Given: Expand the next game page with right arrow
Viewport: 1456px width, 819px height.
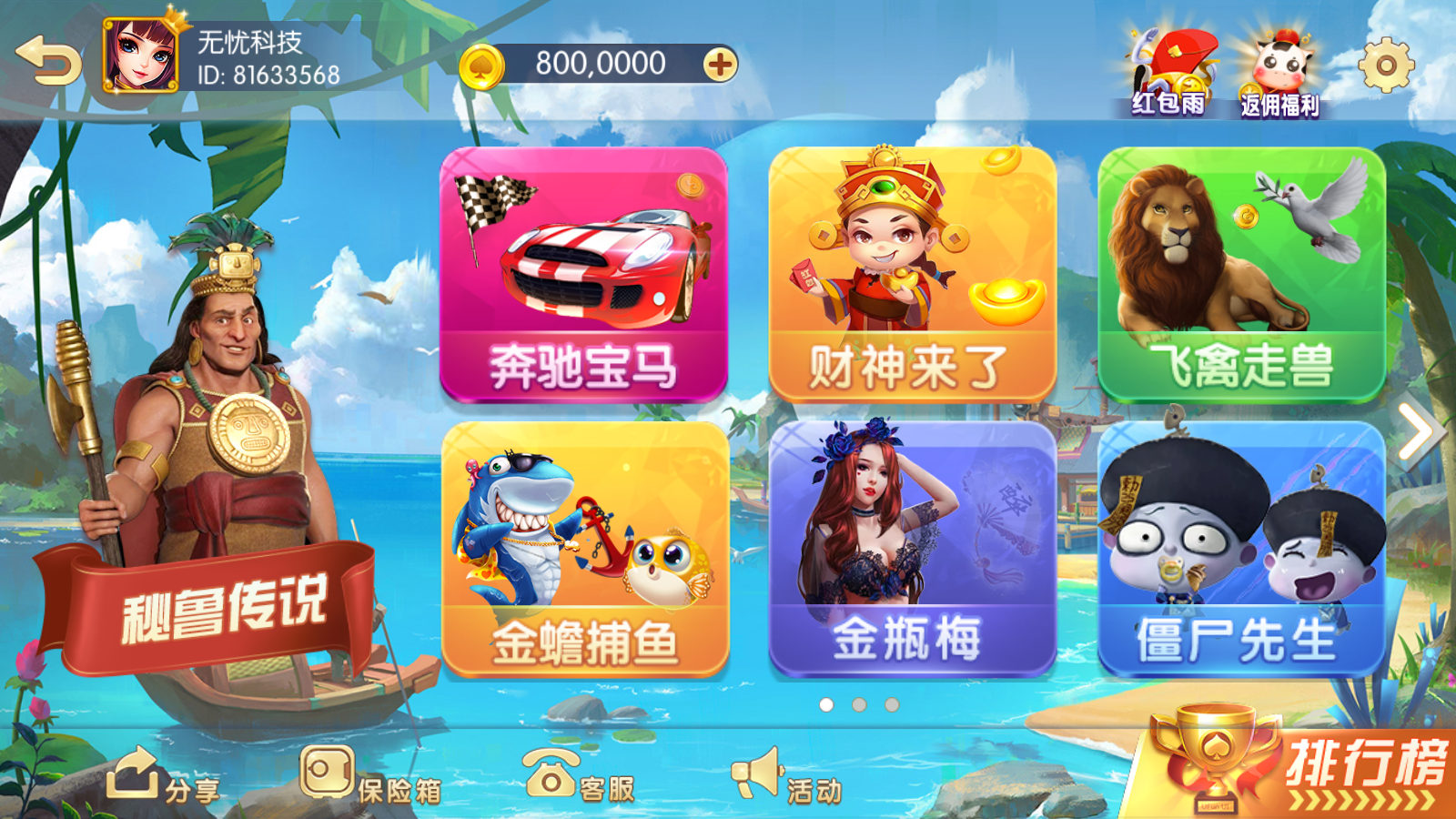Looking at the screenshot, I should pyautogui.click(x=1416, y=430).
